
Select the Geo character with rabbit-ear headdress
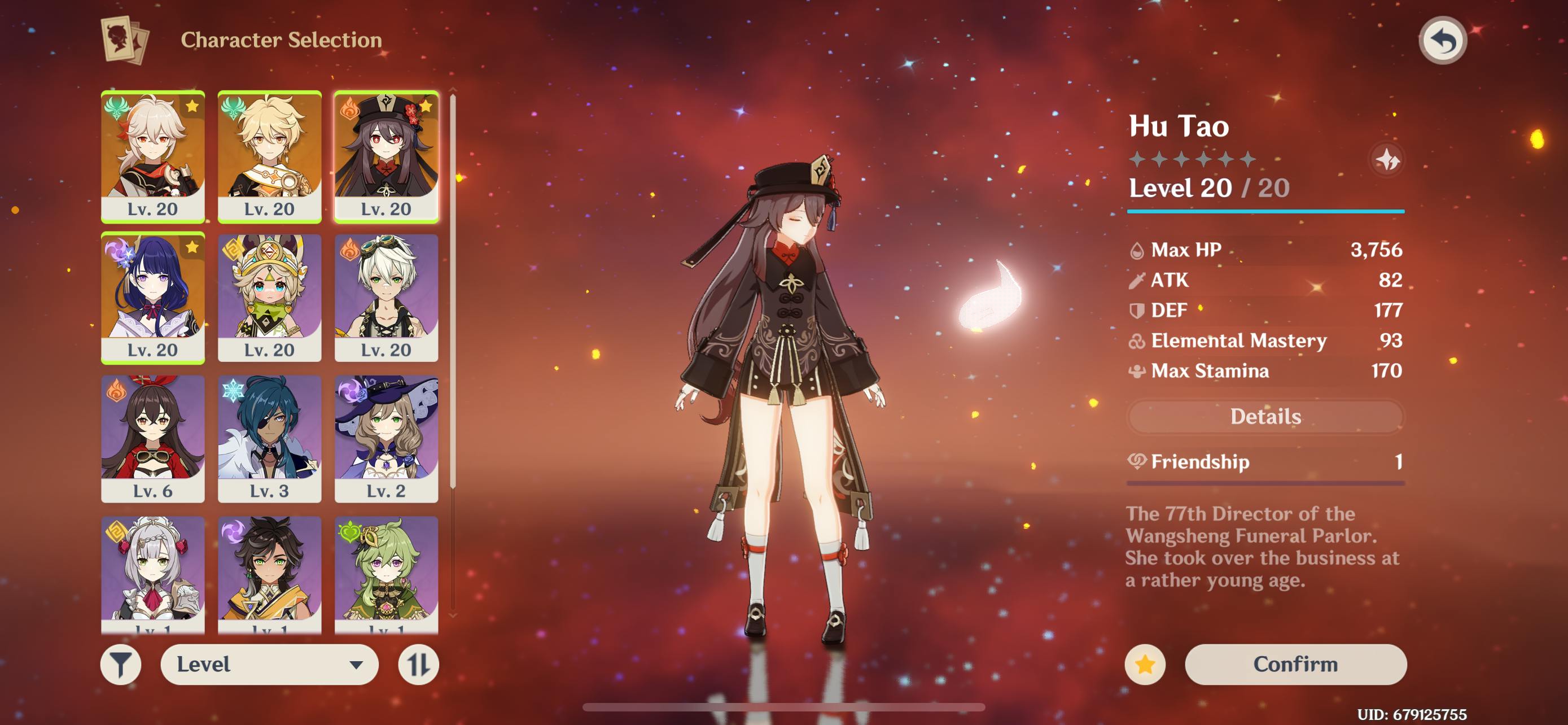pos(269,297)
